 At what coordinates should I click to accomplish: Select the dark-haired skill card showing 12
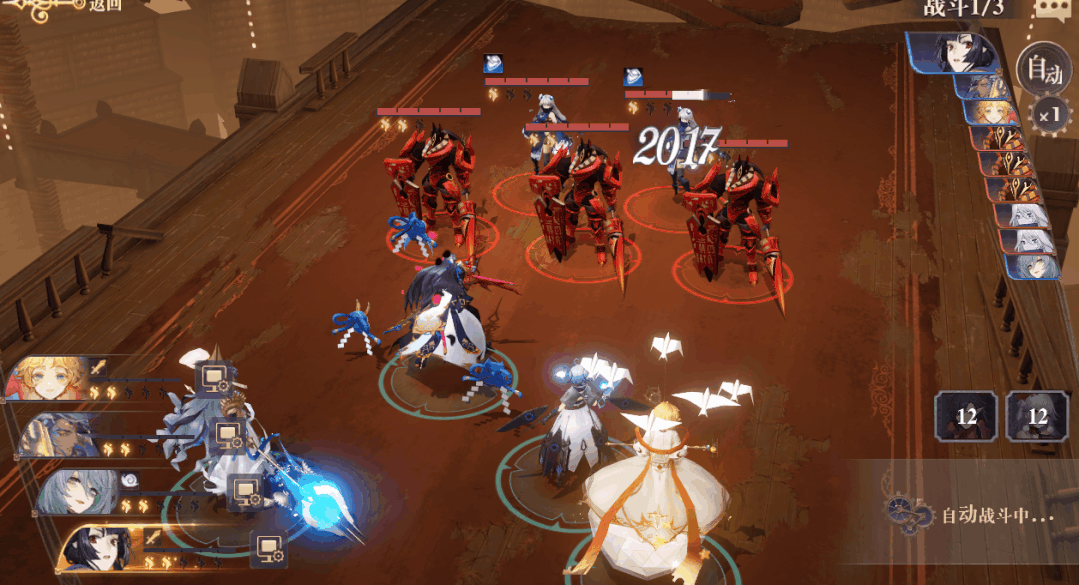966,415
